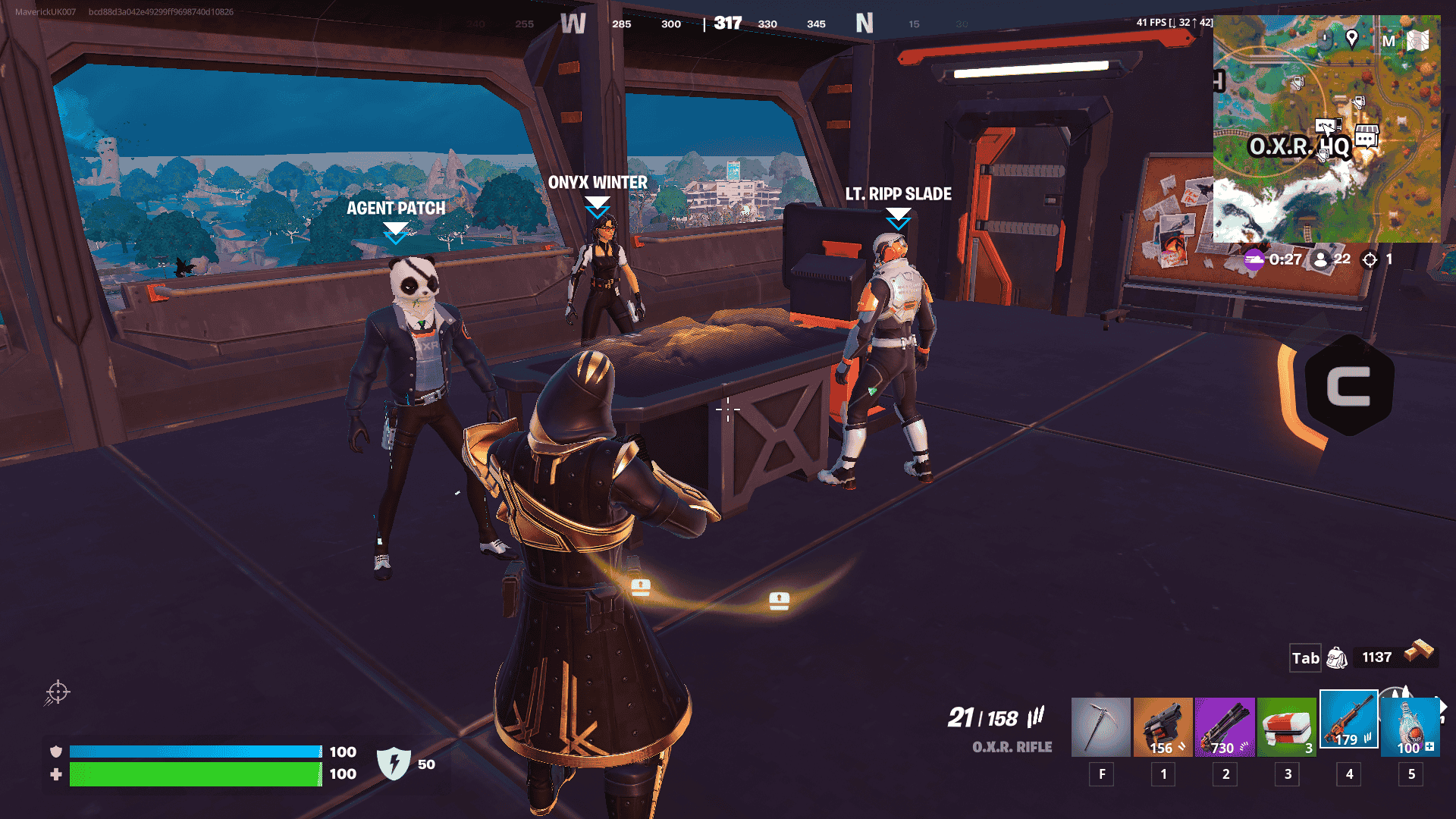Pick the shield potion flask slot
Screen dimensions: 1456x819
pyautogui.click(x=1410, y=726)
